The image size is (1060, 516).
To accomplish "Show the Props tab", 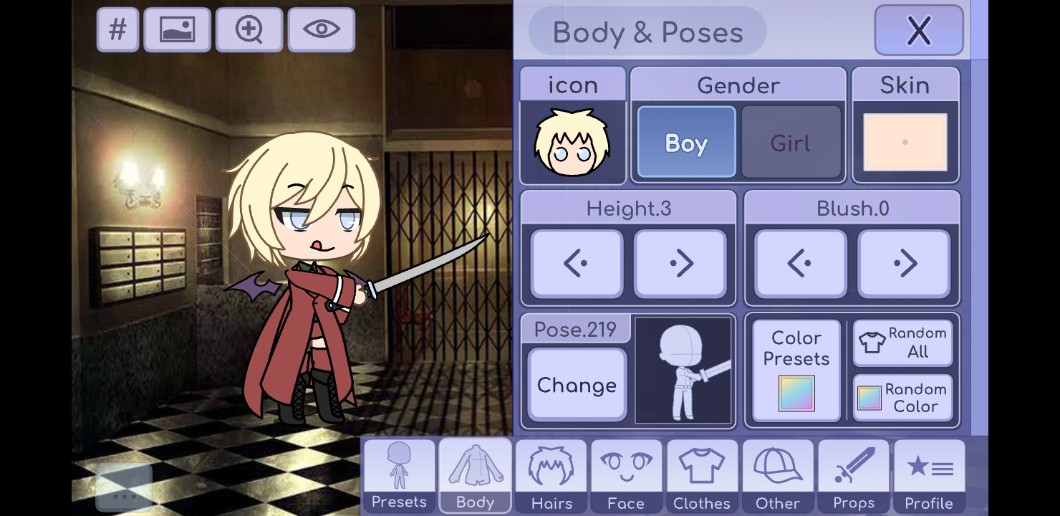I will (x=853, y=476).
